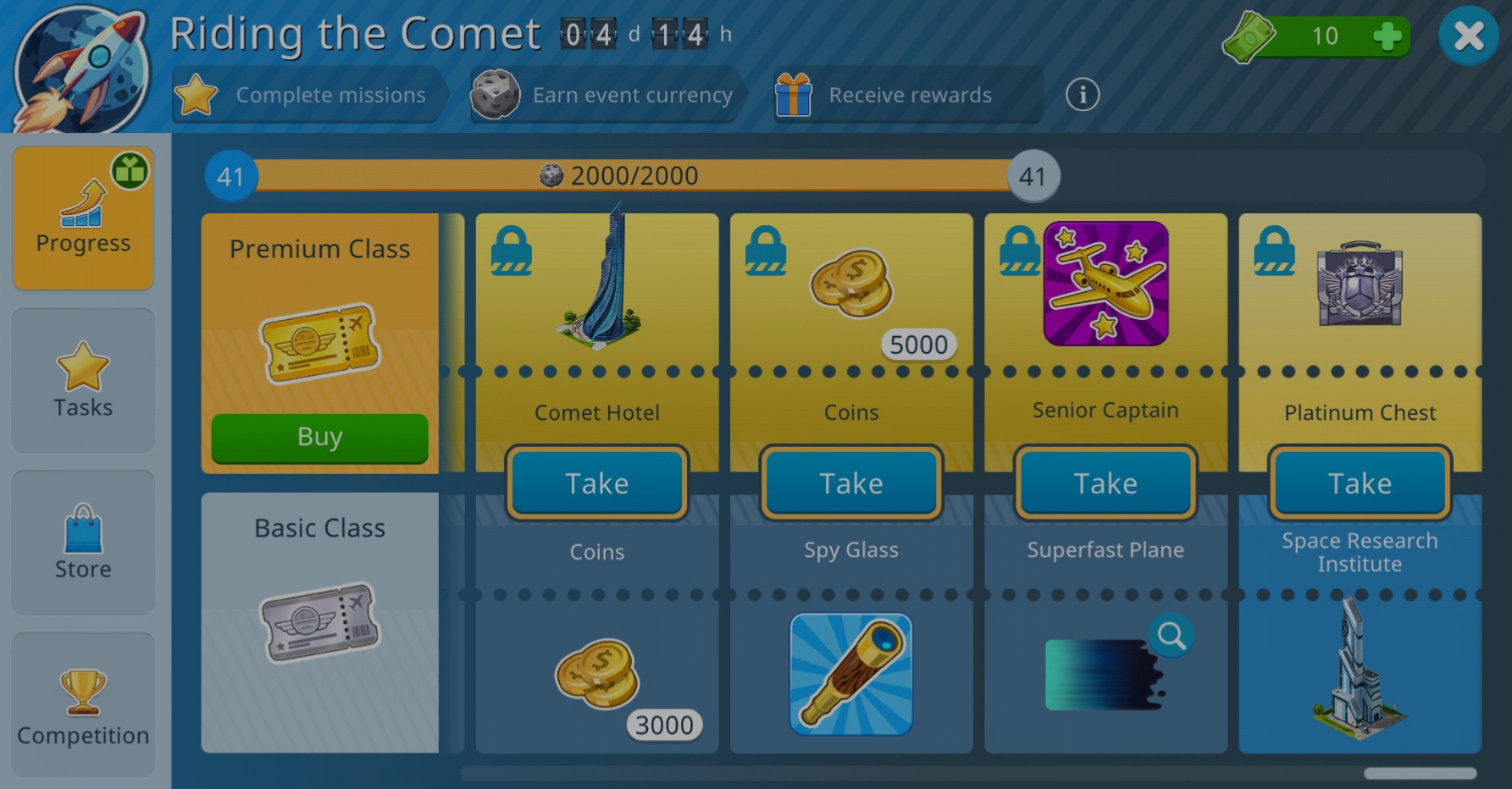Open the Tasks tab
This screenshot has height=789, width=1512.
(x=83, y=380)
